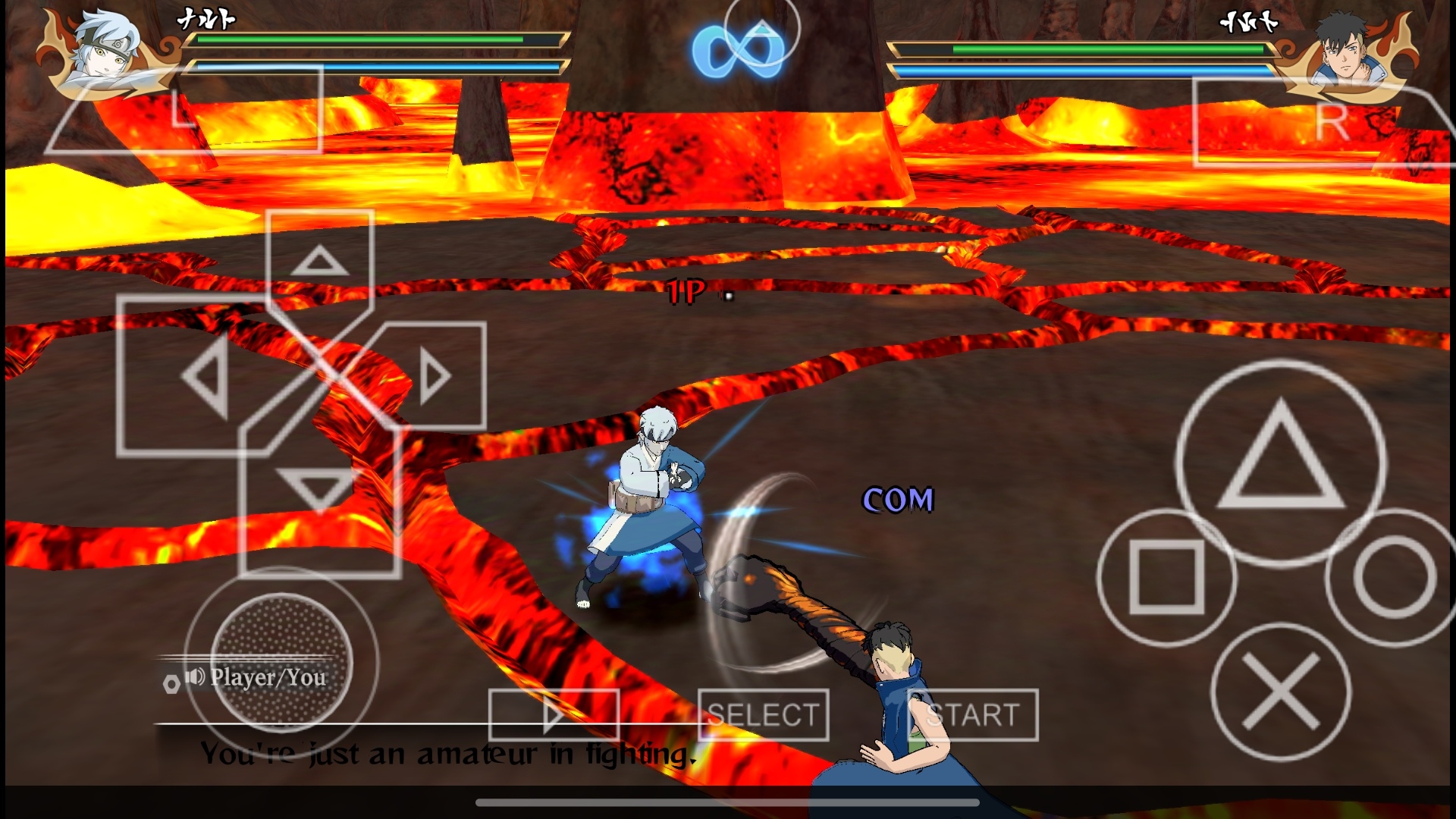
Task: Tap the START button
Action: 973,714
